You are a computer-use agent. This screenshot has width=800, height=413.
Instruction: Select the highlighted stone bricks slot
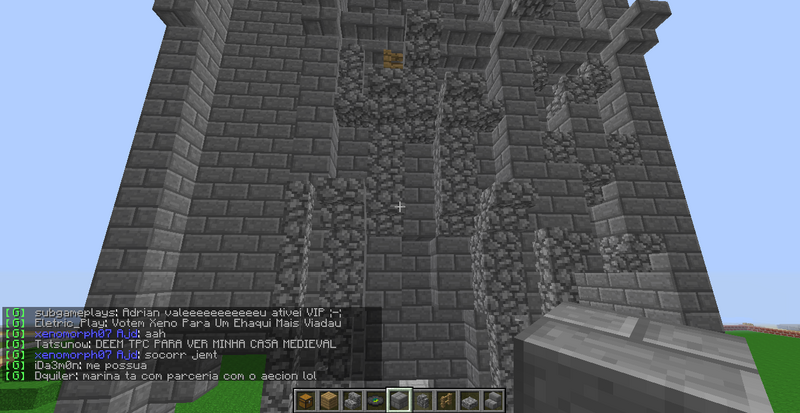pos(399,401)
